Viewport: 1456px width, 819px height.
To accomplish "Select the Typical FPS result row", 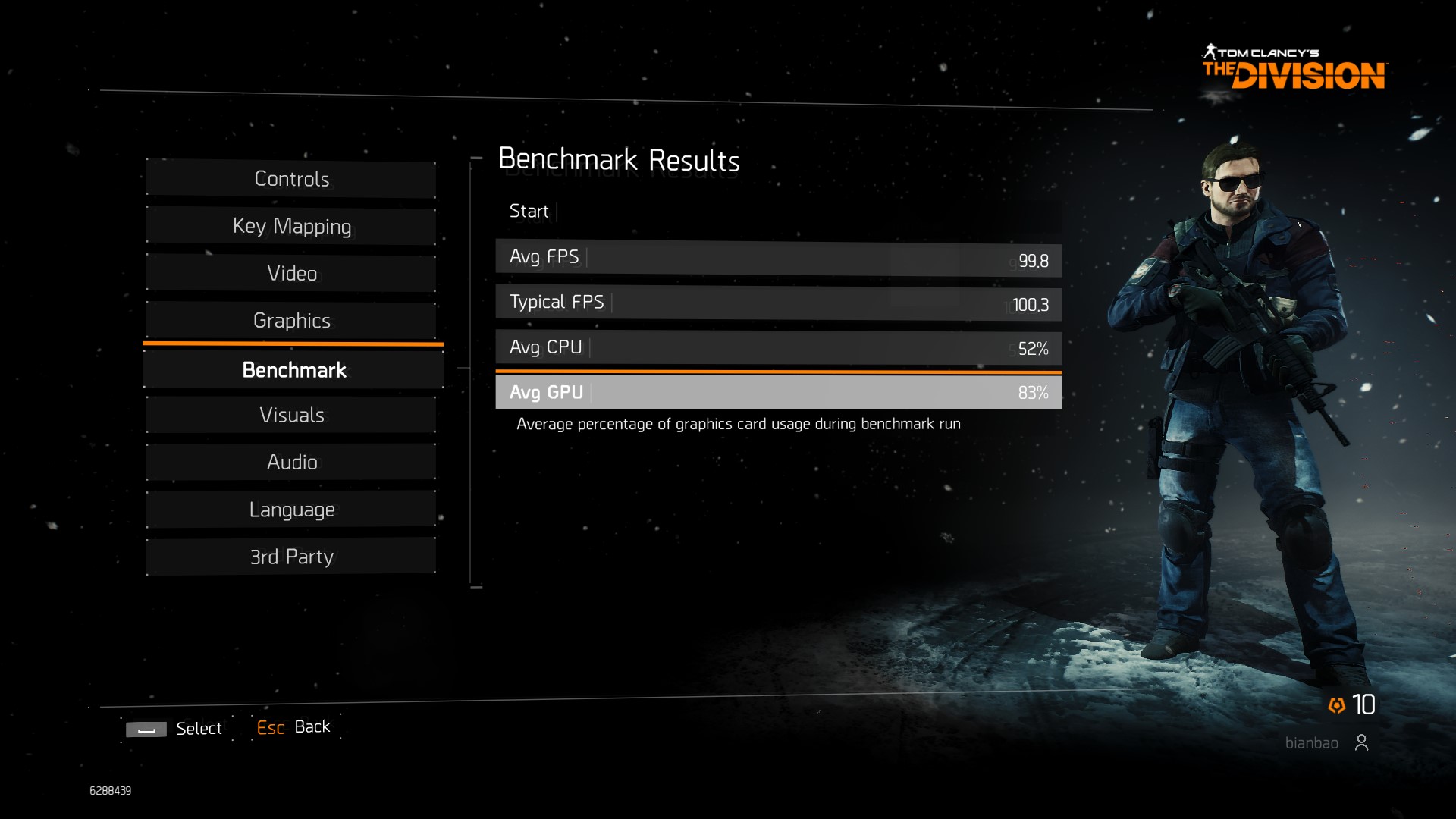I will 778,303.
